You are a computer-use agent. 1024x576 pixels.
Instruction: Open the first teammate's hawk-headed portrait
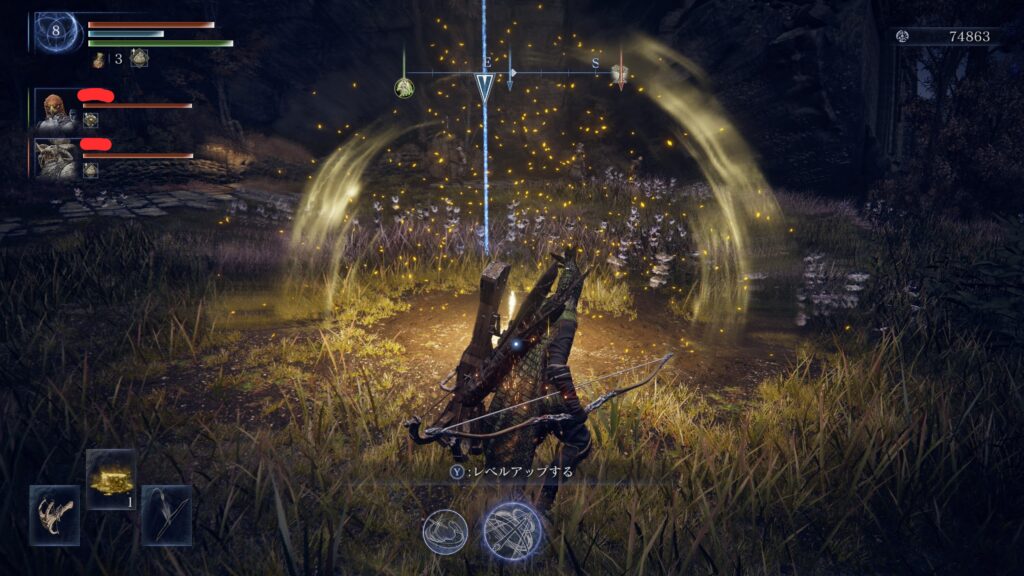[55, 110]
